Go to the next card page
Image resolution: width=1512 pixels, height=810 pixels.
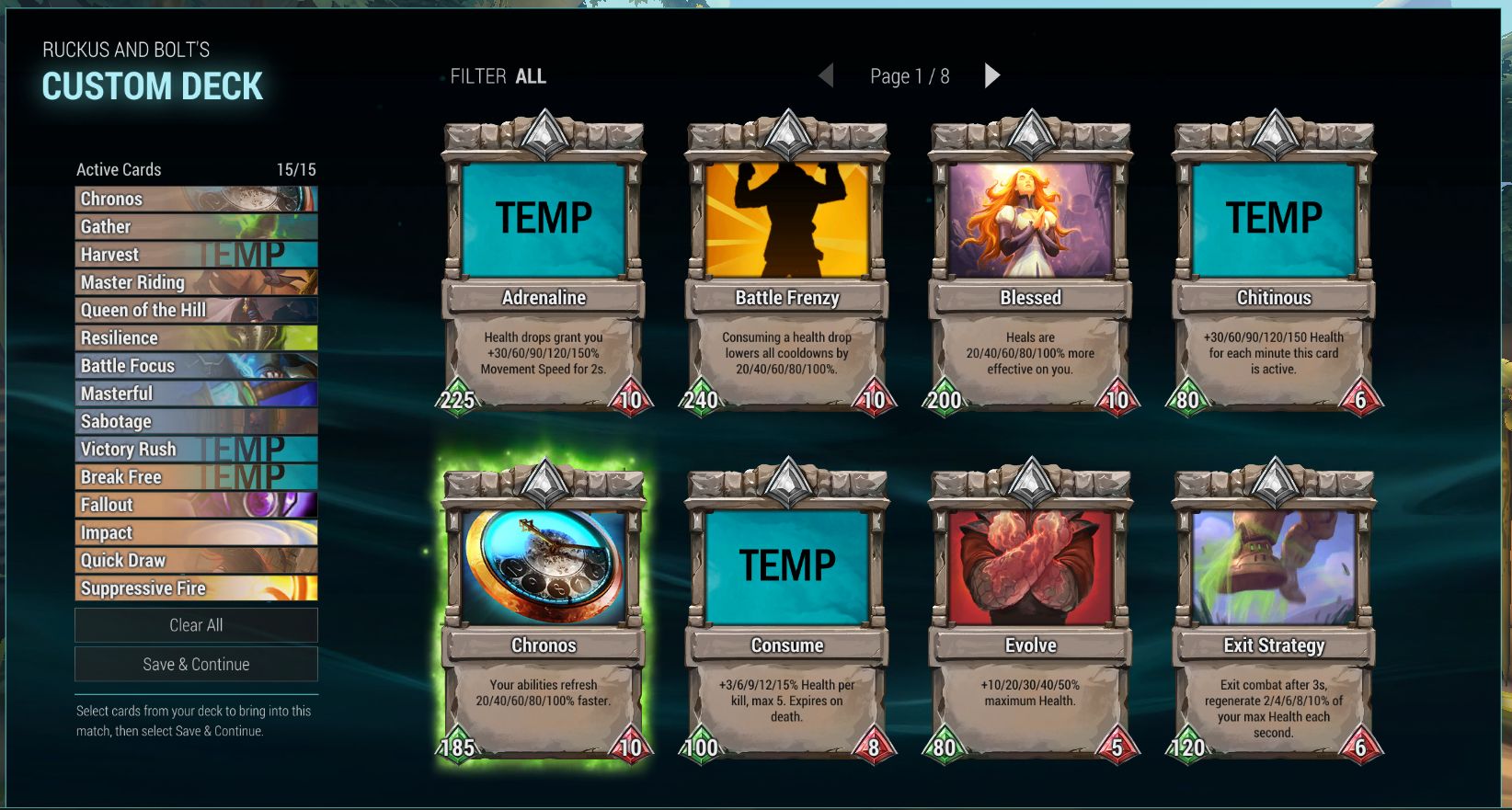[991, 75]
